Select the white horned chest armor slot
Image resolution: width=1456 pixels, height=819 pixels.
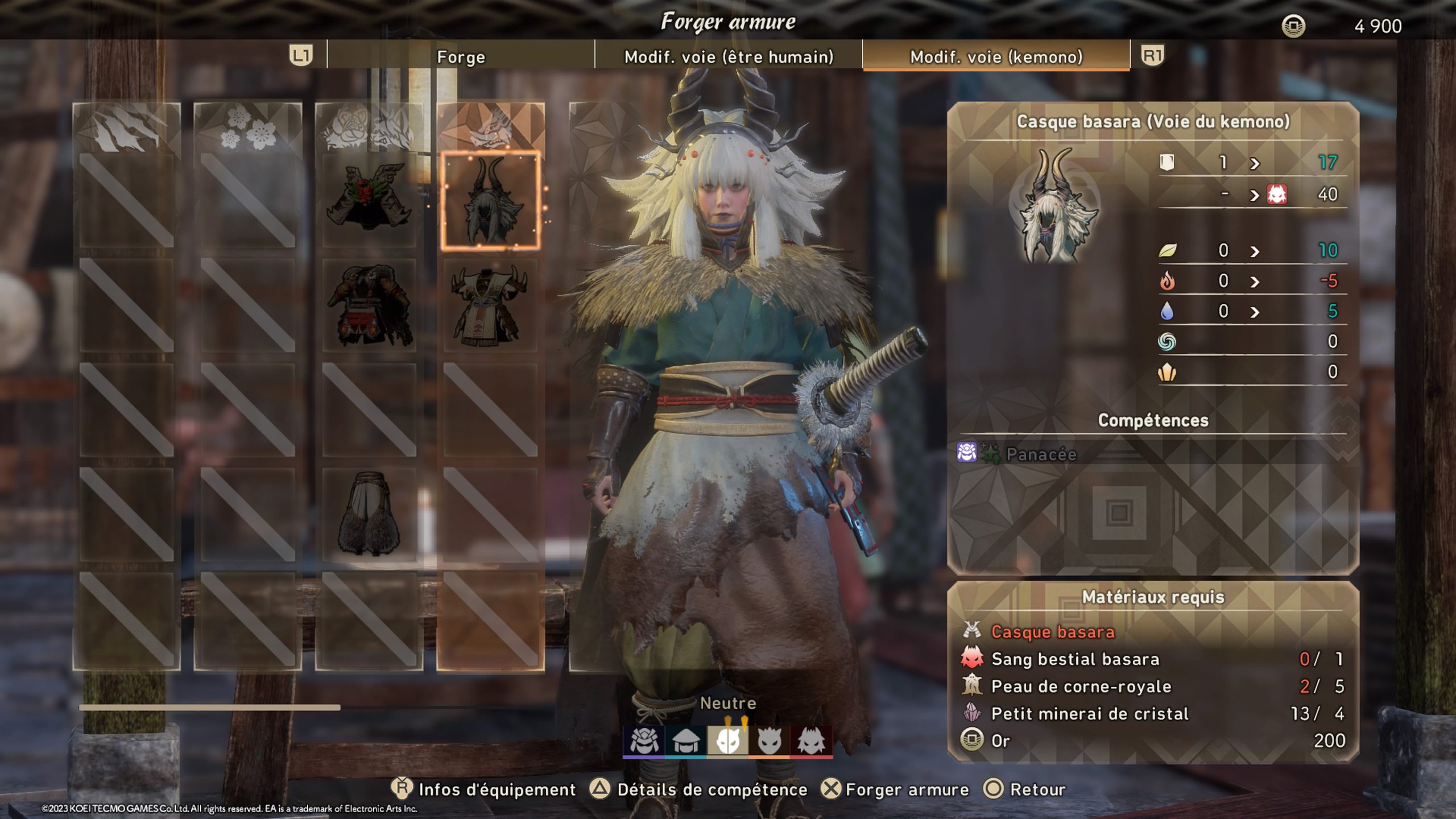(490, 305)
